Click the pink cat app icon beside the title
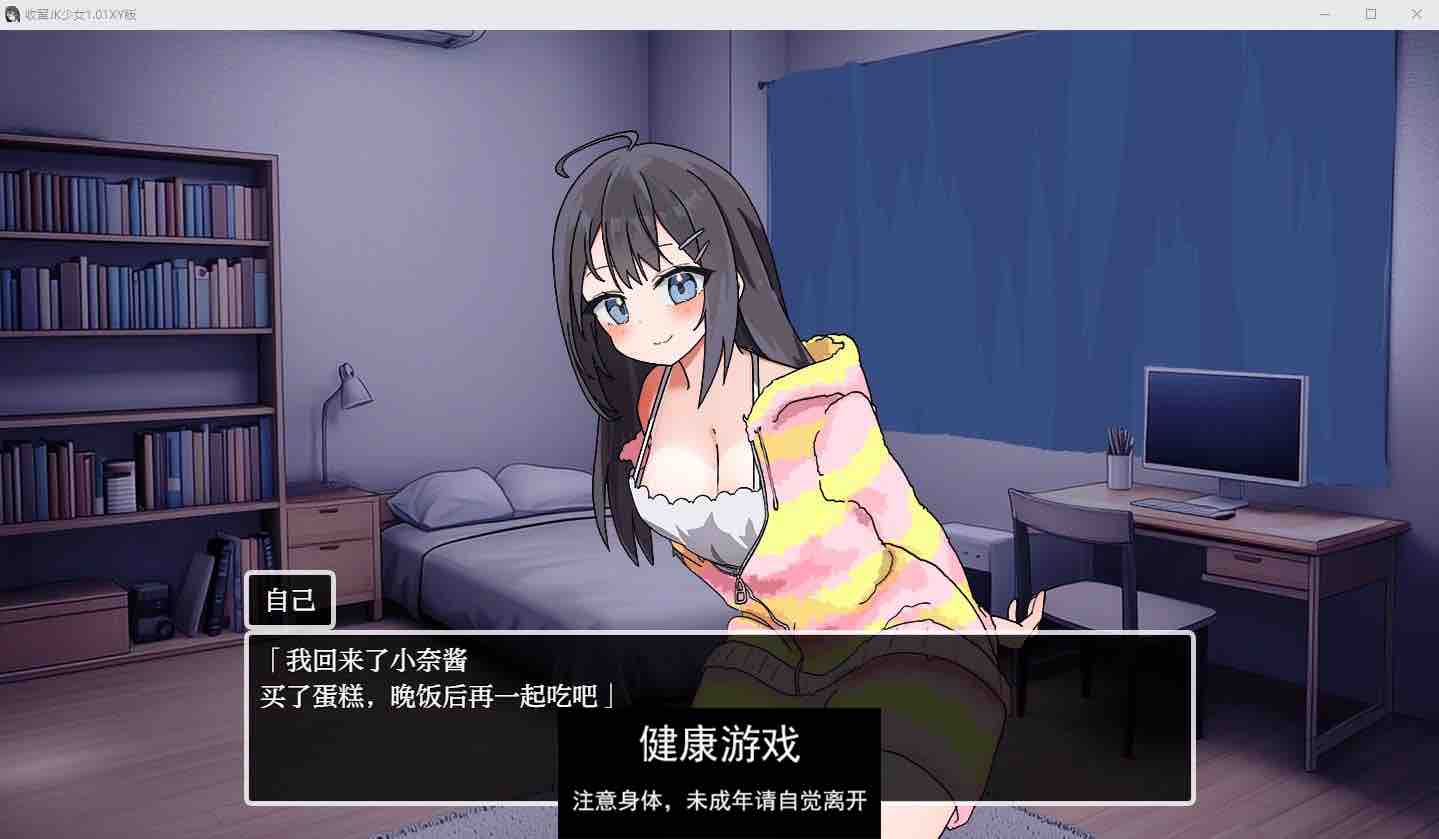Image resolution: width=1439 pixels, height=839 pixels. (x=12, y=14)
